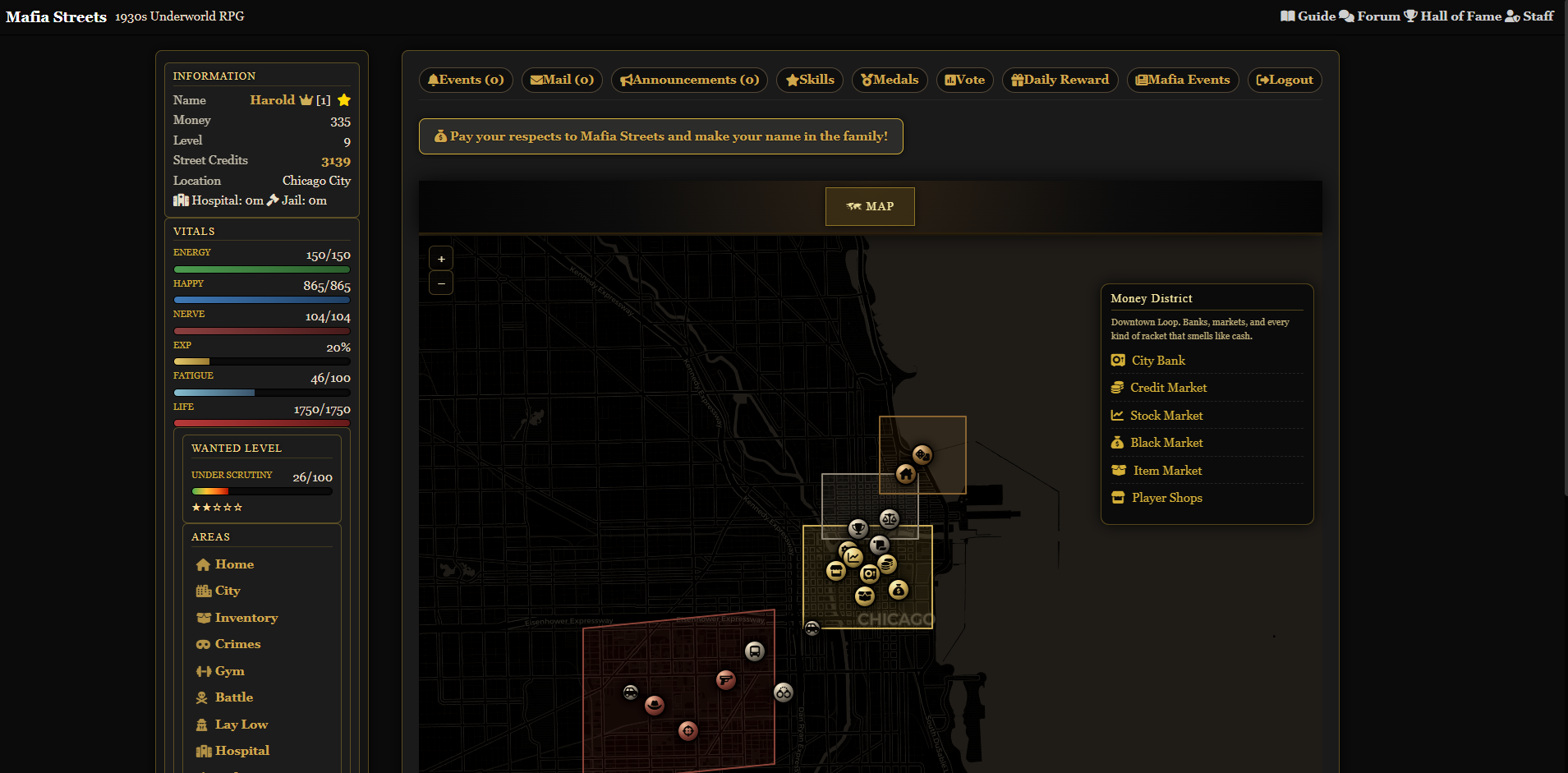Click the MAP tab button

click(x=870, y=206)
